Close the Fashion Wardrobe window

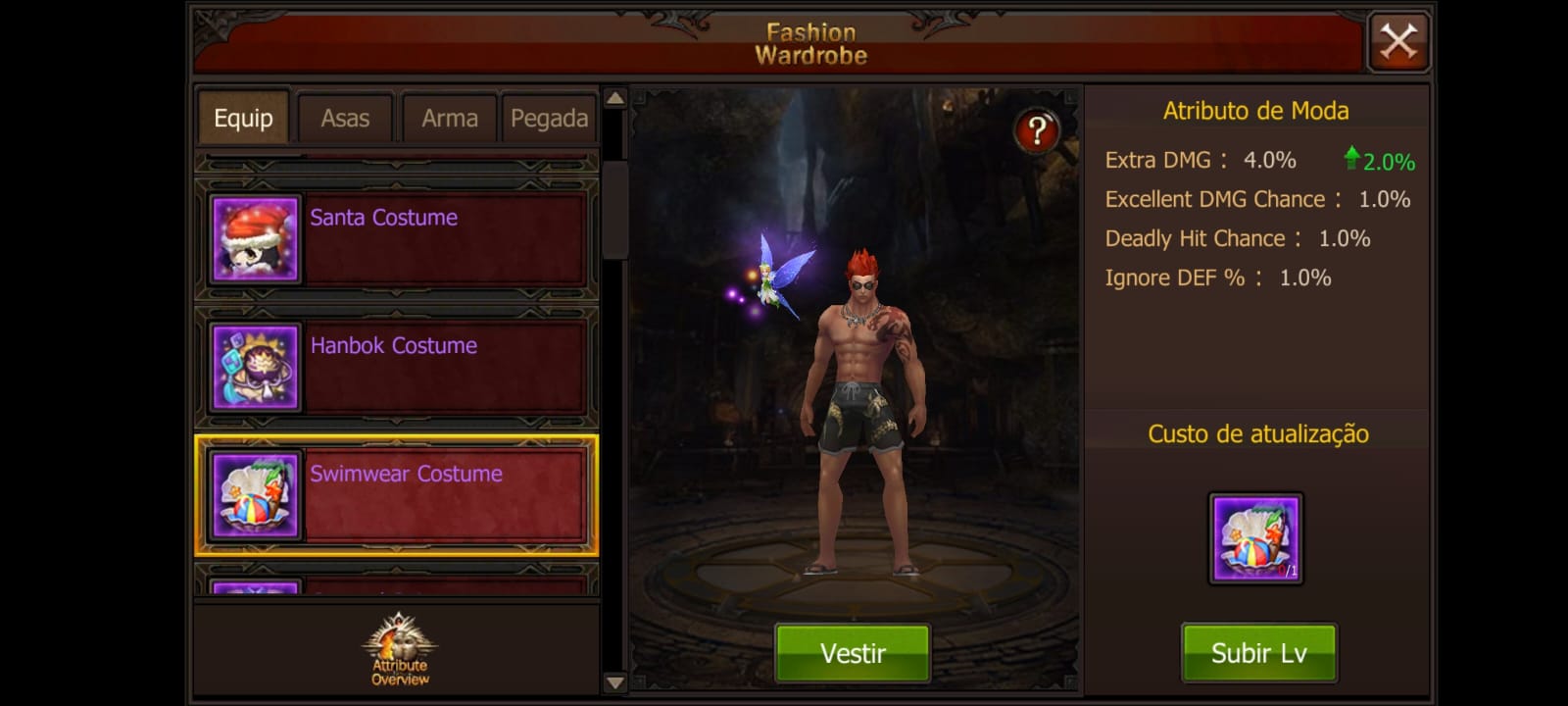tap(1397, 42)
